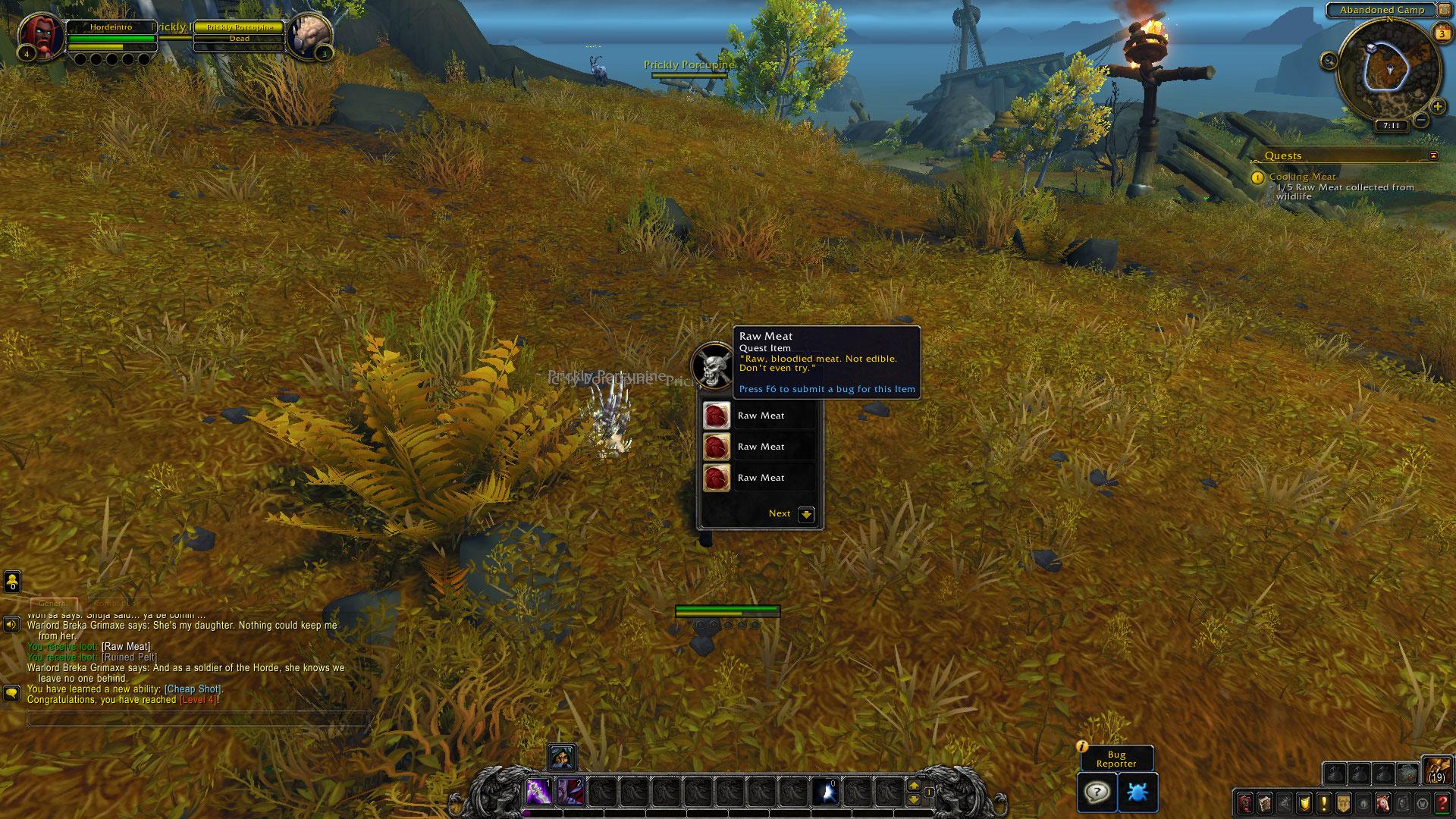Toggle the minimap tracking magnifier button
This screenshot has height=819, width=1456.
tap(1329, 61)
